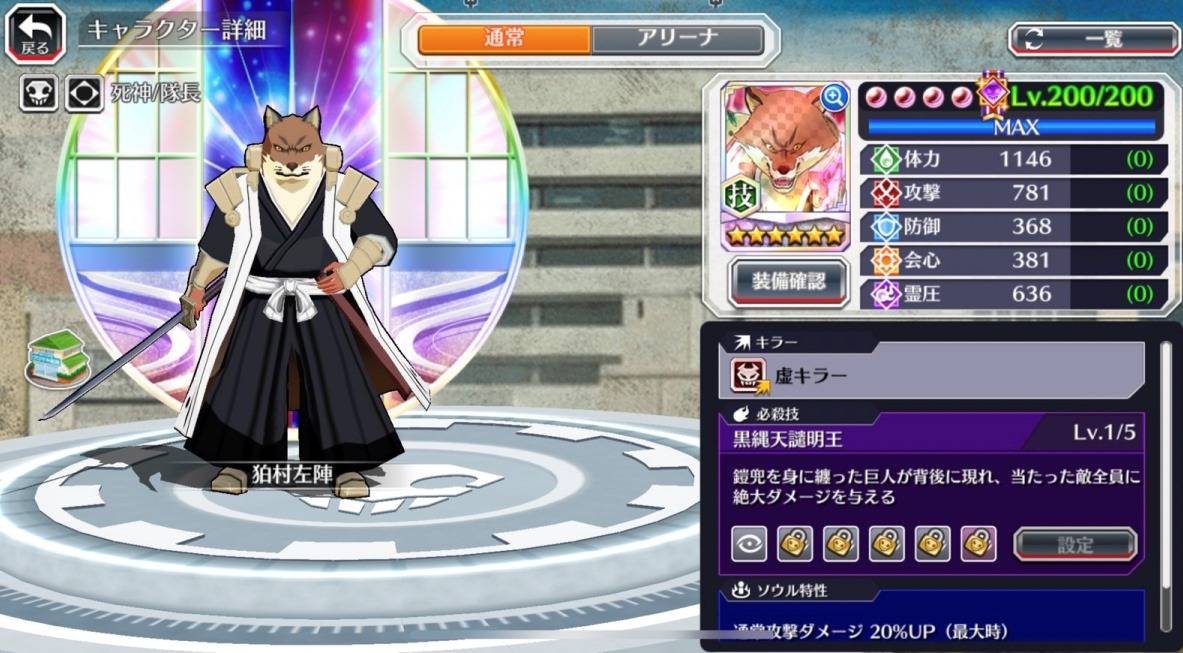
Task: Open 装備確認 equipment check
Action: point(789,282)
